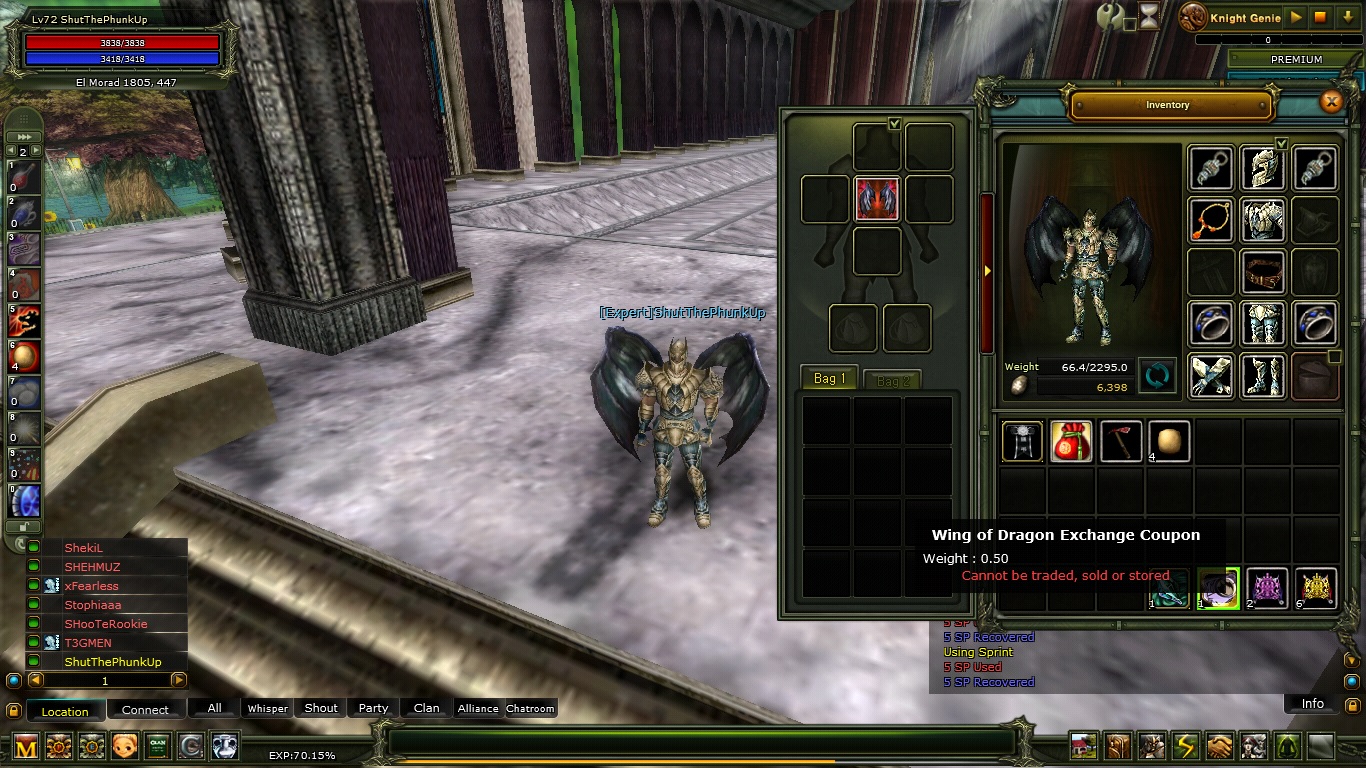
Task: Select the pickaxe in the inventory
Action: point(1120,441)
